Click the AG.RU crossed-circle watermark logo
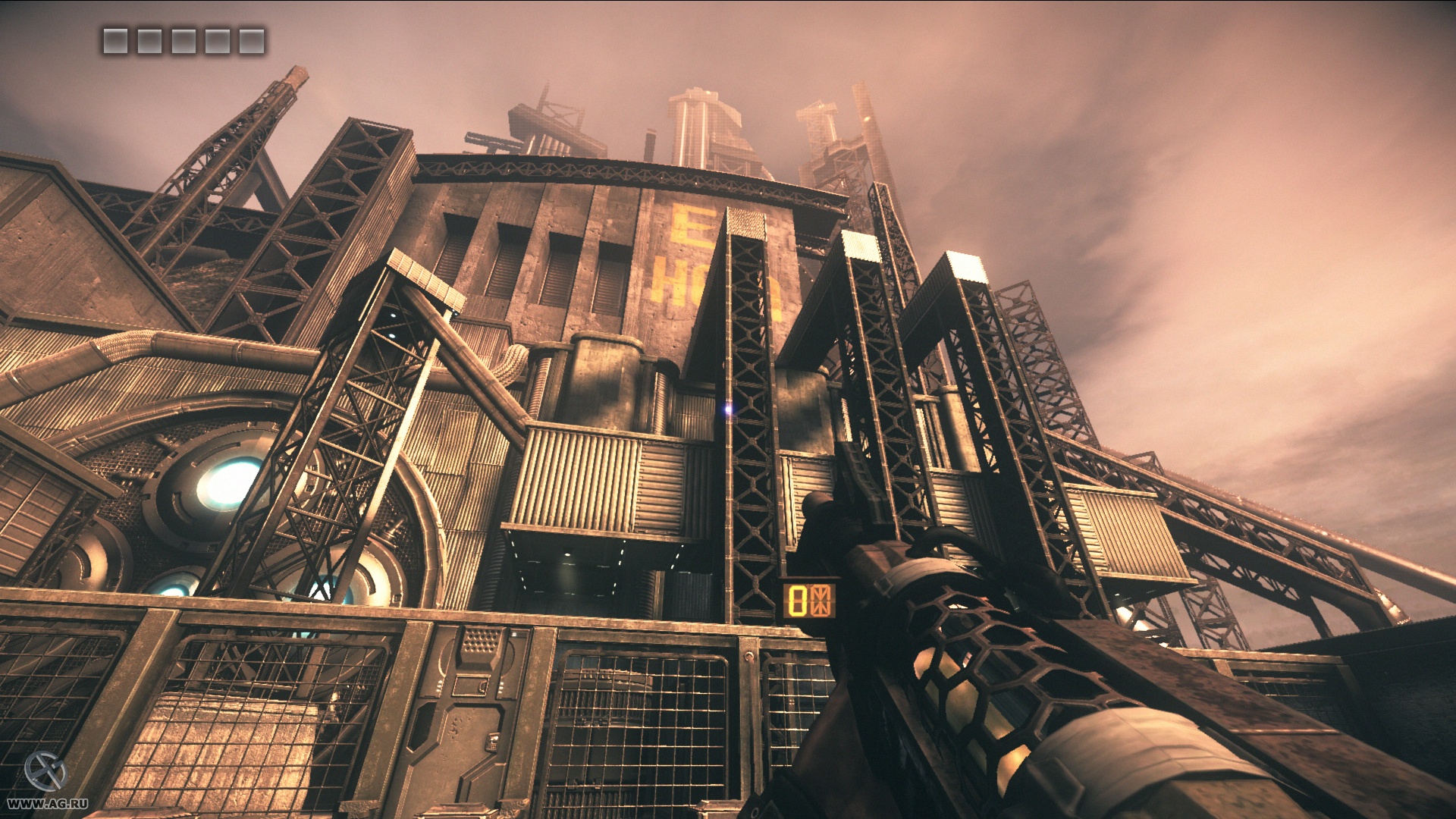Viewport: 1456px width, 819px height. pos(45,771)
